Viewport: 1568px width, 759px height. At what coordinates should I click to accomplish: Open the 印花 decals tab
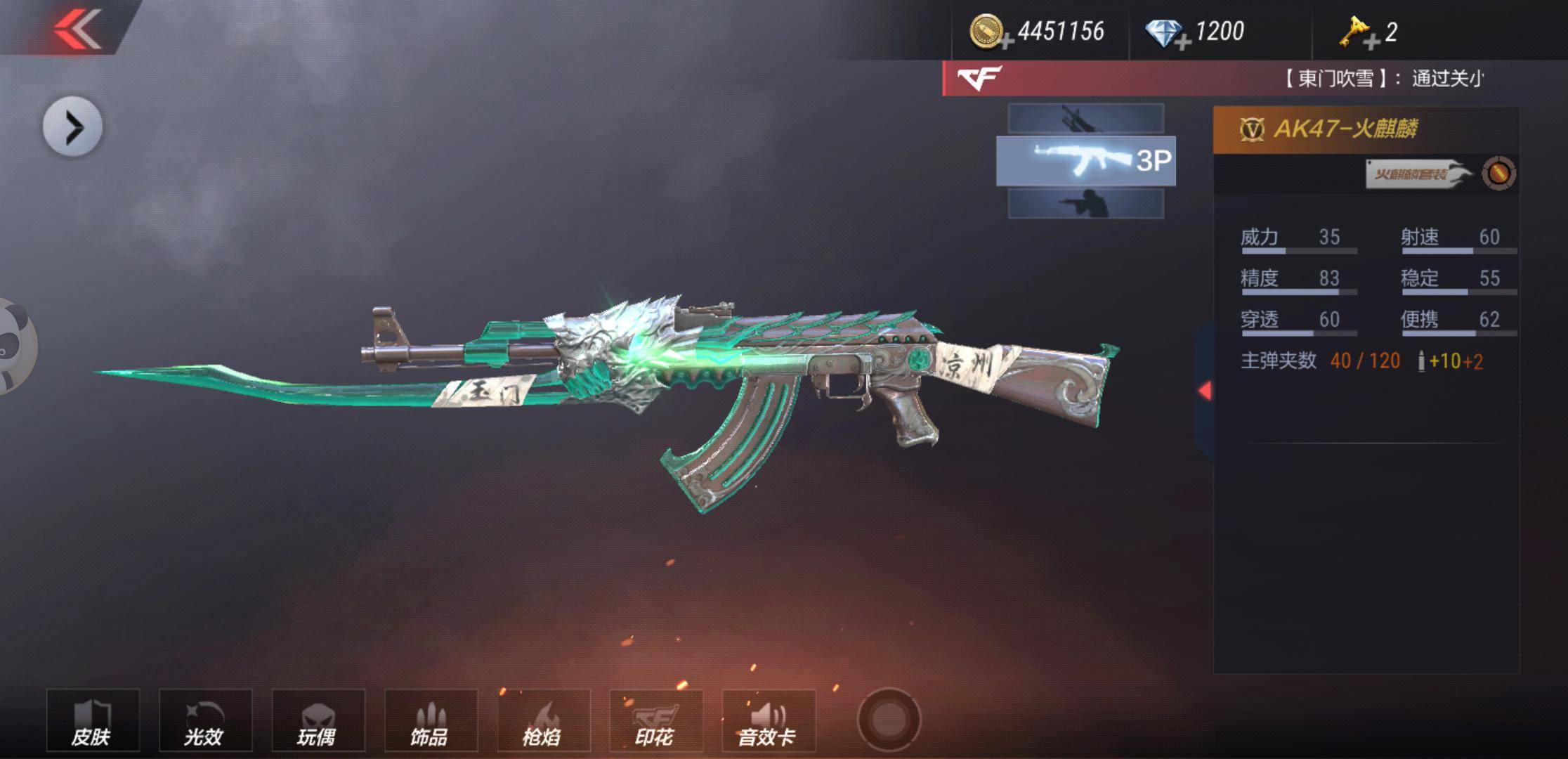(655, 720)
